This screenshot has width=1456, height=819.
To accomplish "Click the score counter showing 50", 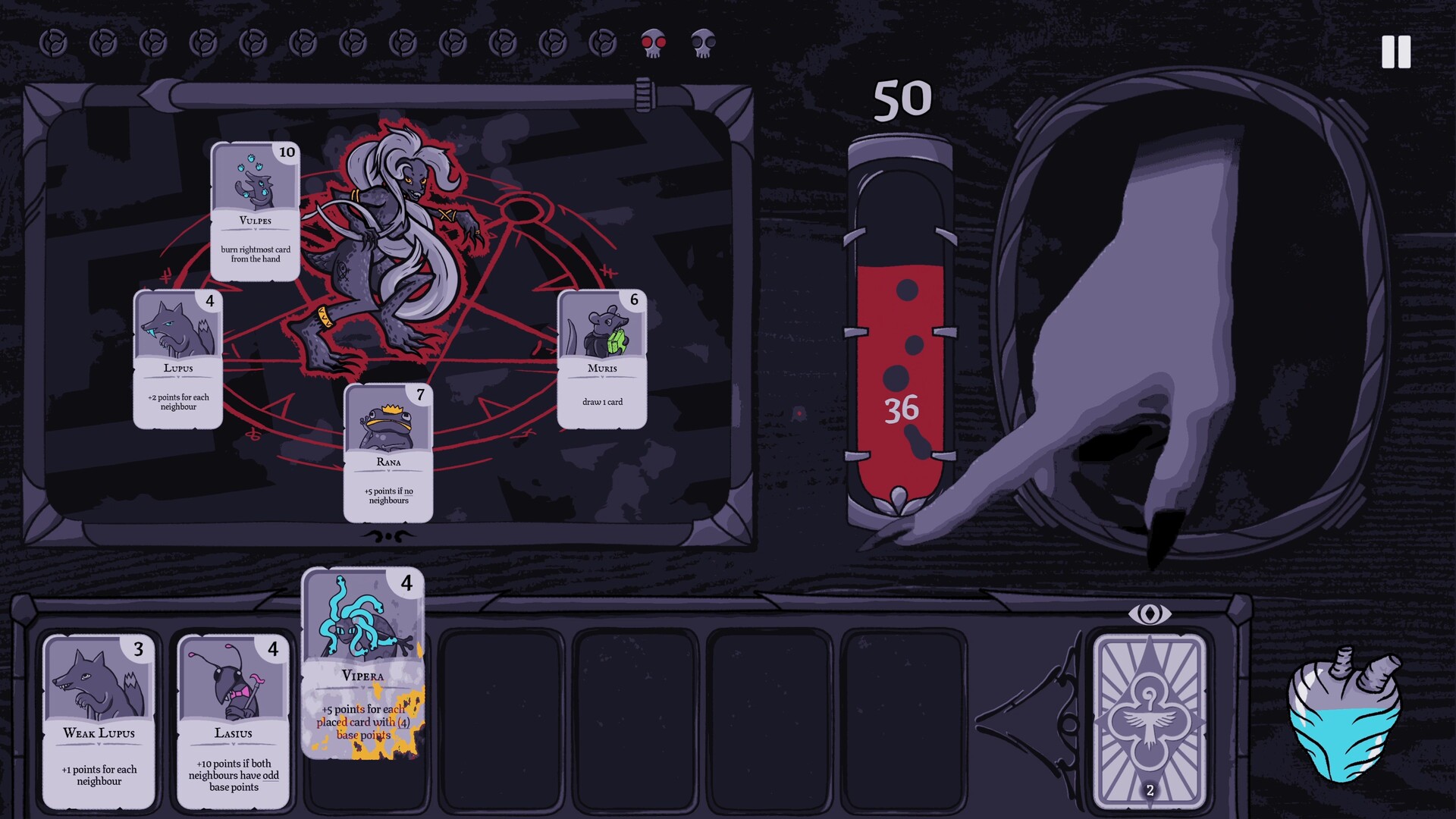I will 902,99.
